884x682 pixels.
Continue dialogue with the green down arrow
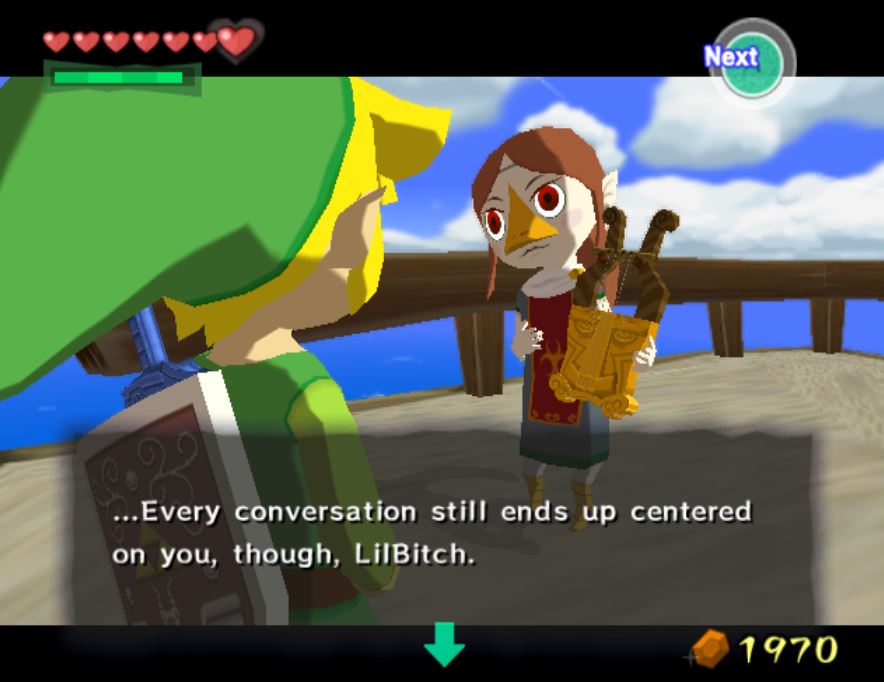(x=444, y=643)
